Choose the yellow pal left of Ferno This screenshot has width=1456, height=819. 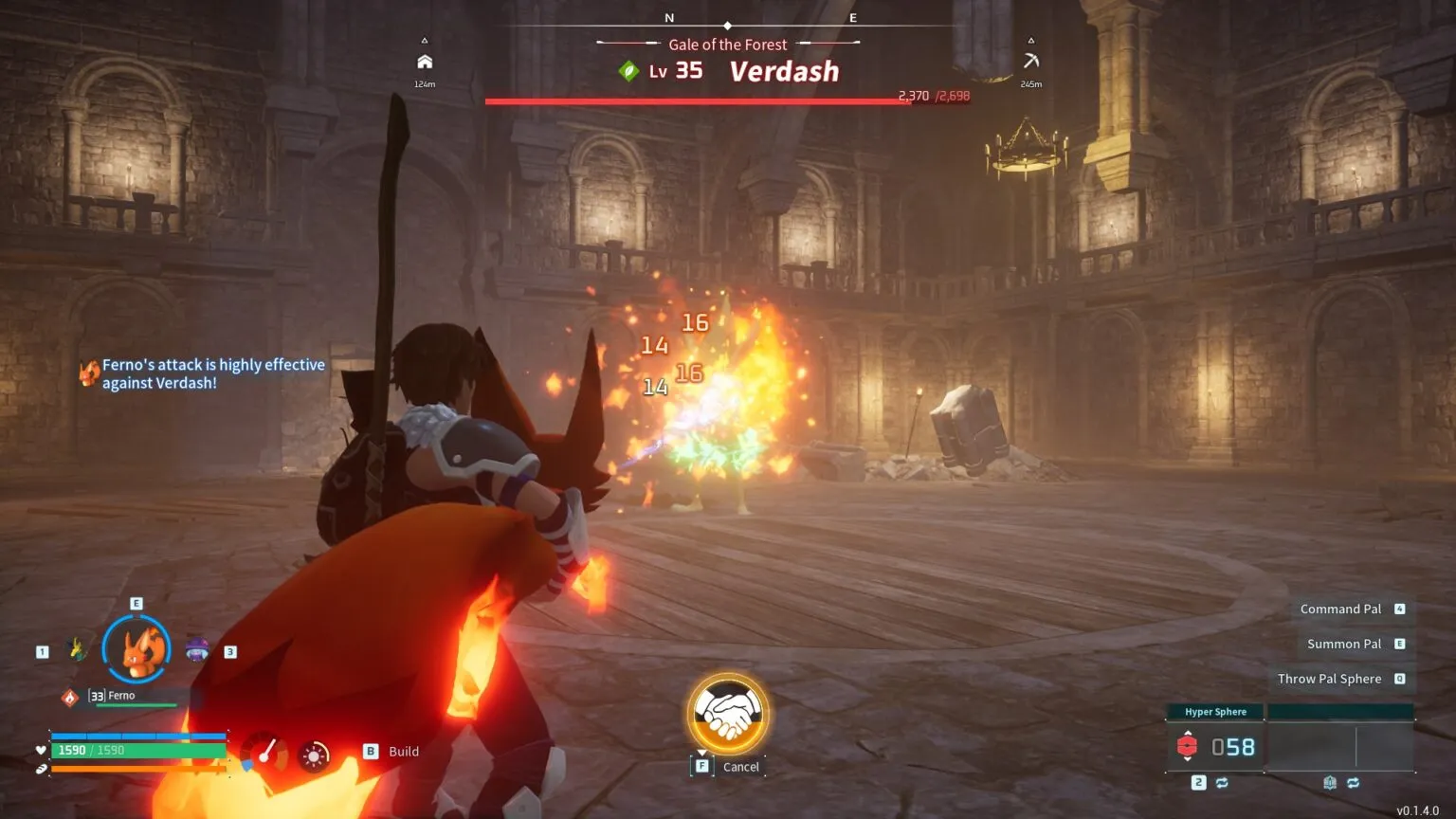[x=78, y=650]
